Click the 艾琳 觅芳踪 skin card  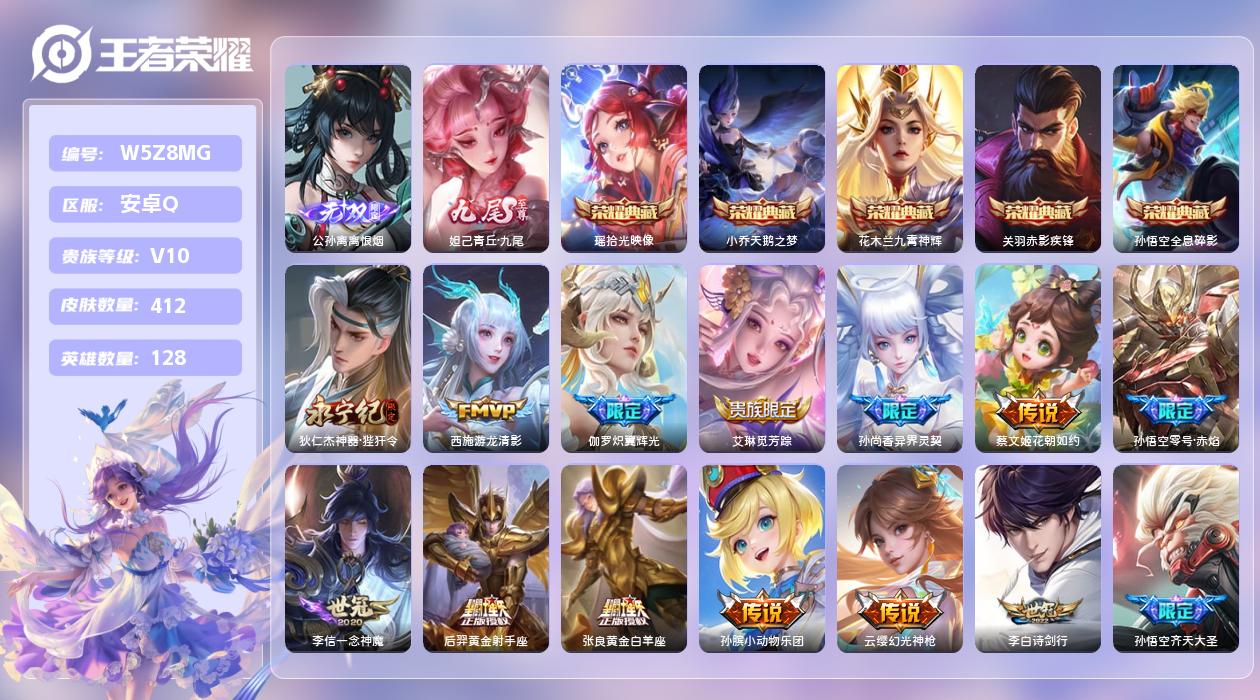(762, 358)
